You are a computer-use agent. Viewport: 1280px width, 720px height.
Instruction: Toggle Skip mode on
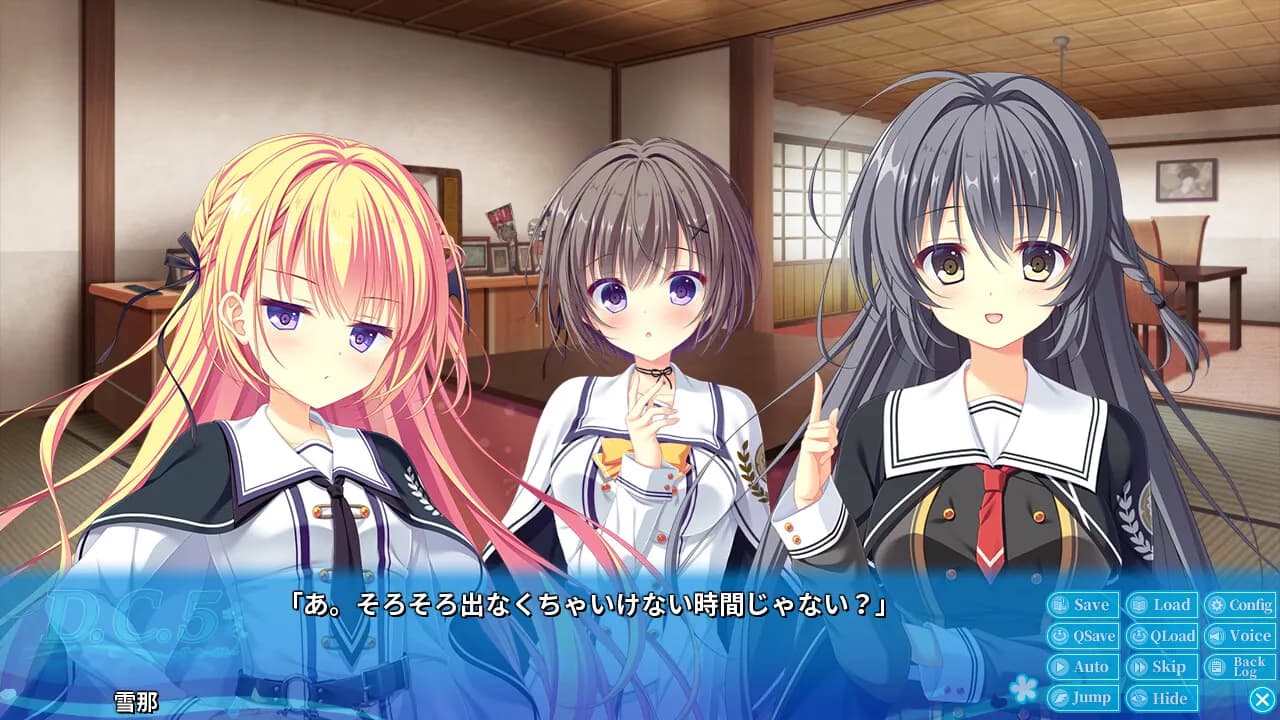point(1168,667)
